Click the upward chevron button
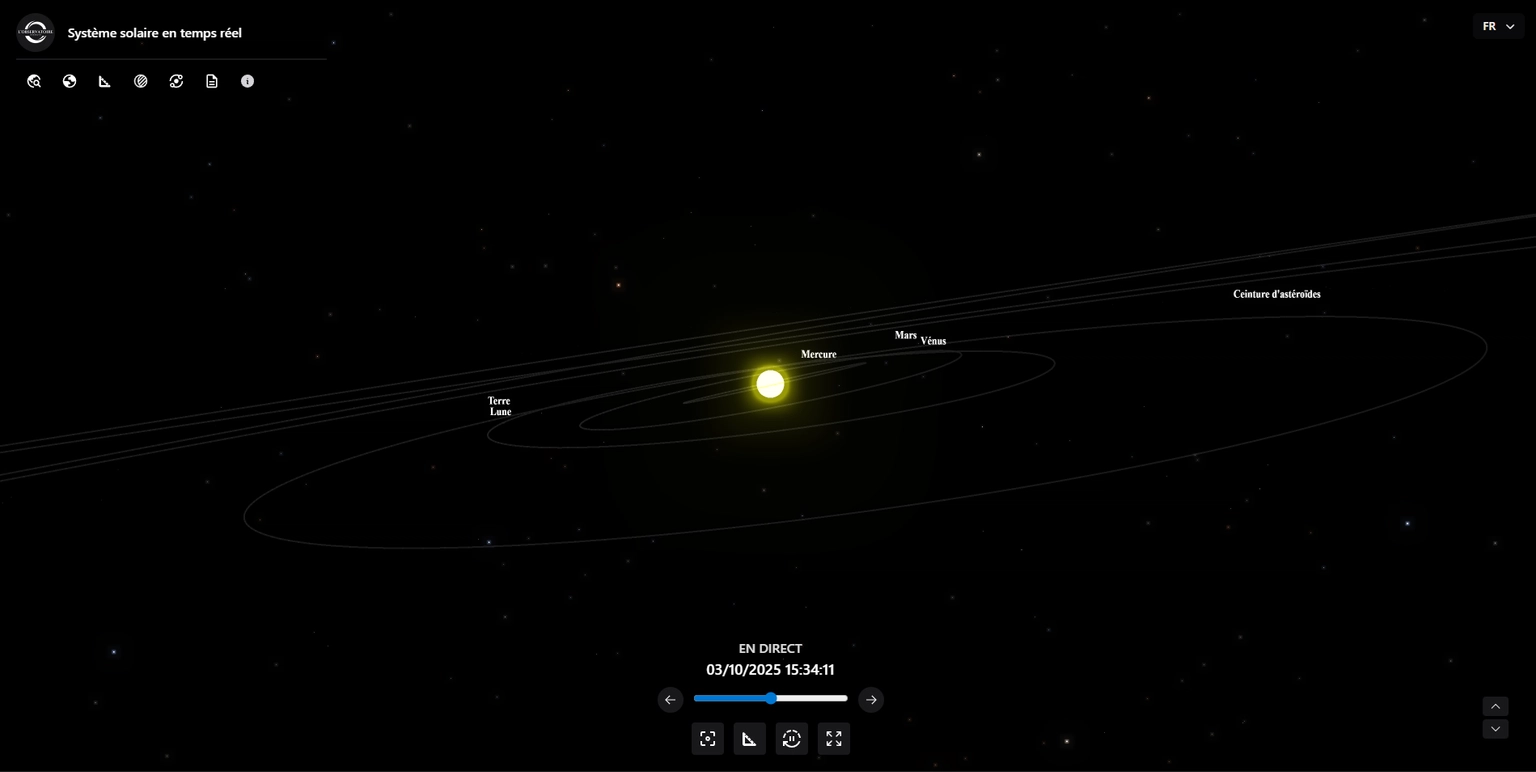Viewport: 1536px width, 772px height. [1495, 707]
